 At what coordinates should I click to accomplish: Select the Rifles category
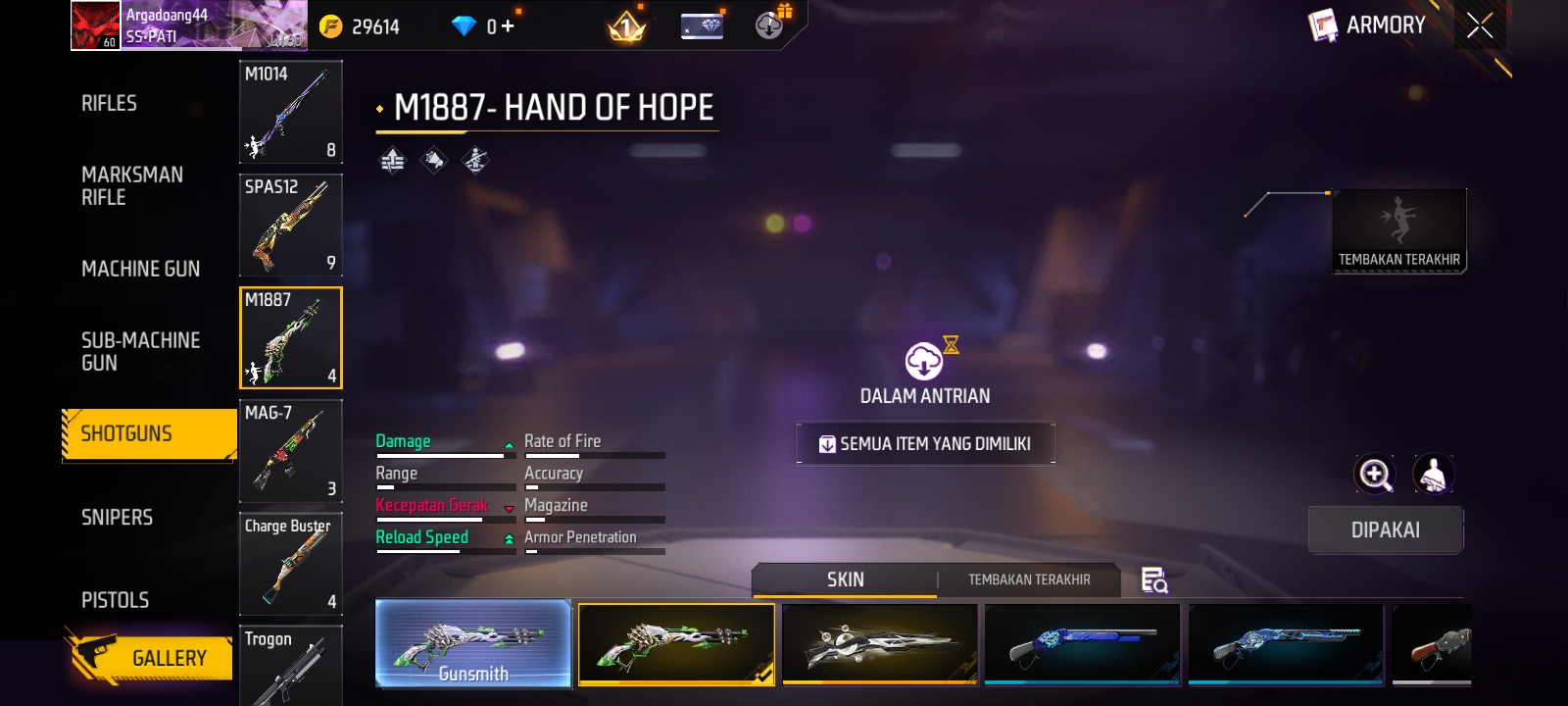point(110,104)
